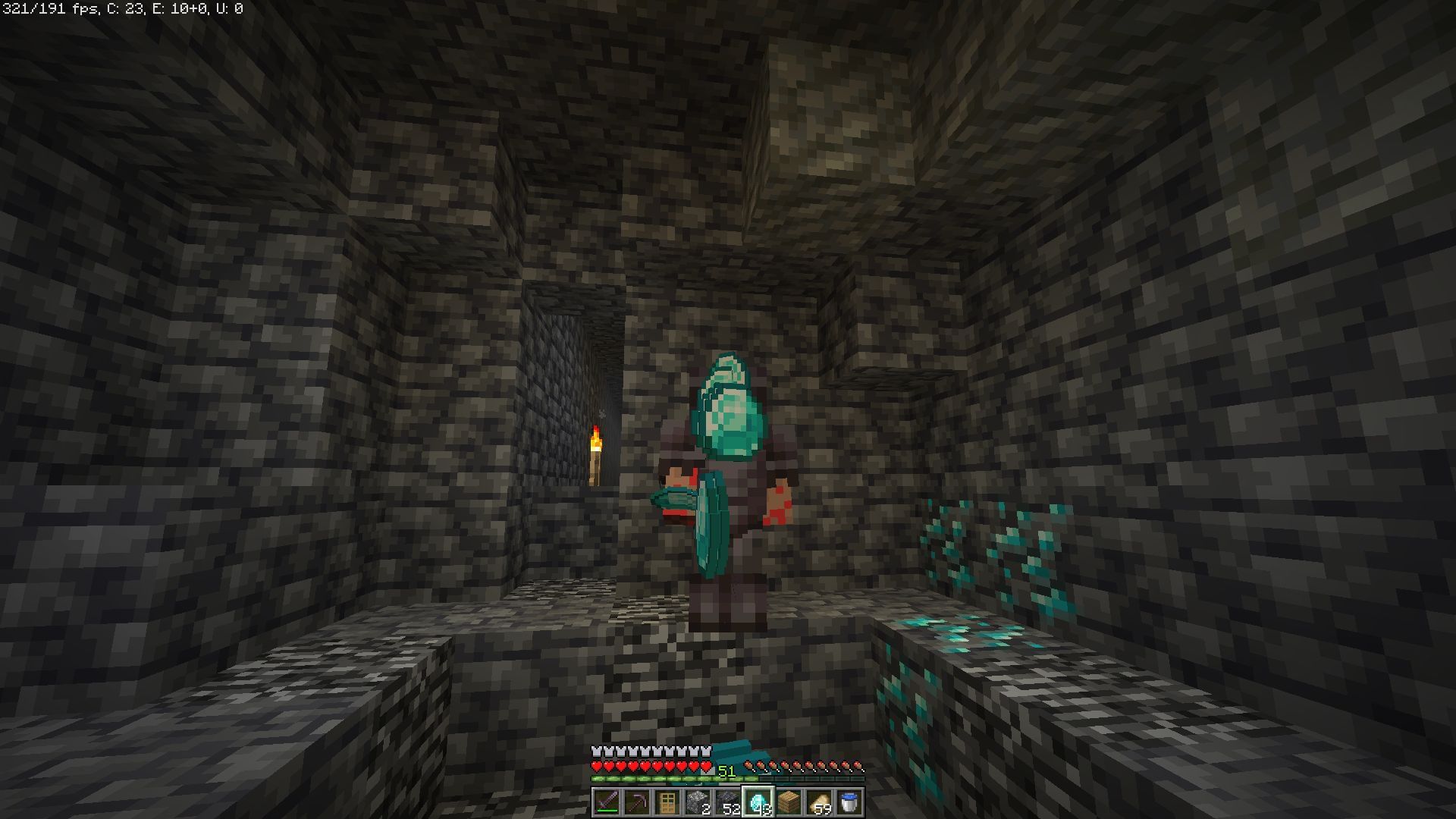Click the leftmost armor chestplate icon

click(x=597, y=751)
